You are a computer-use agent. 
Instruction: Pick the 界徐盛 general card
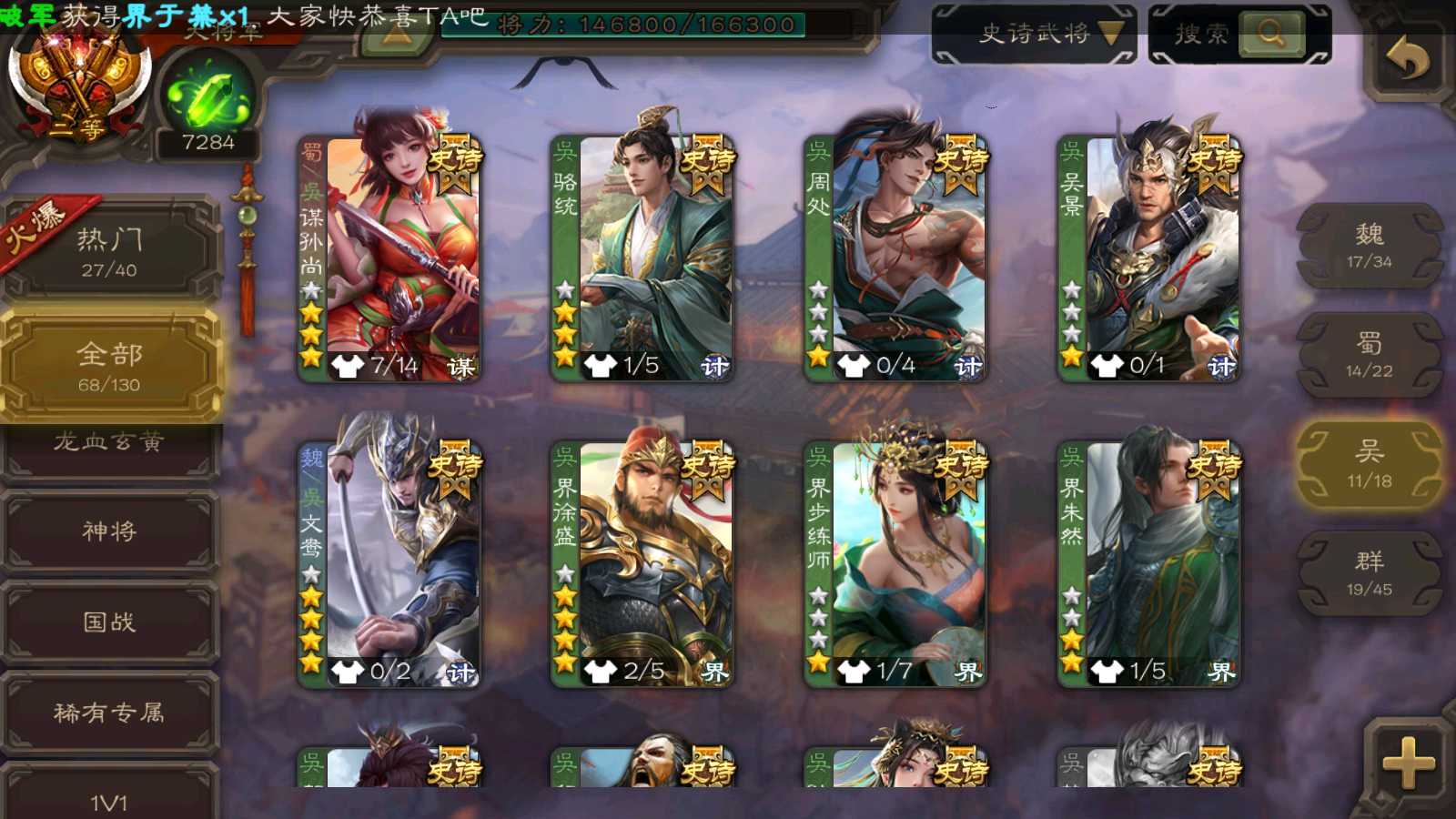pyautogui.click(x=642, y=564)
